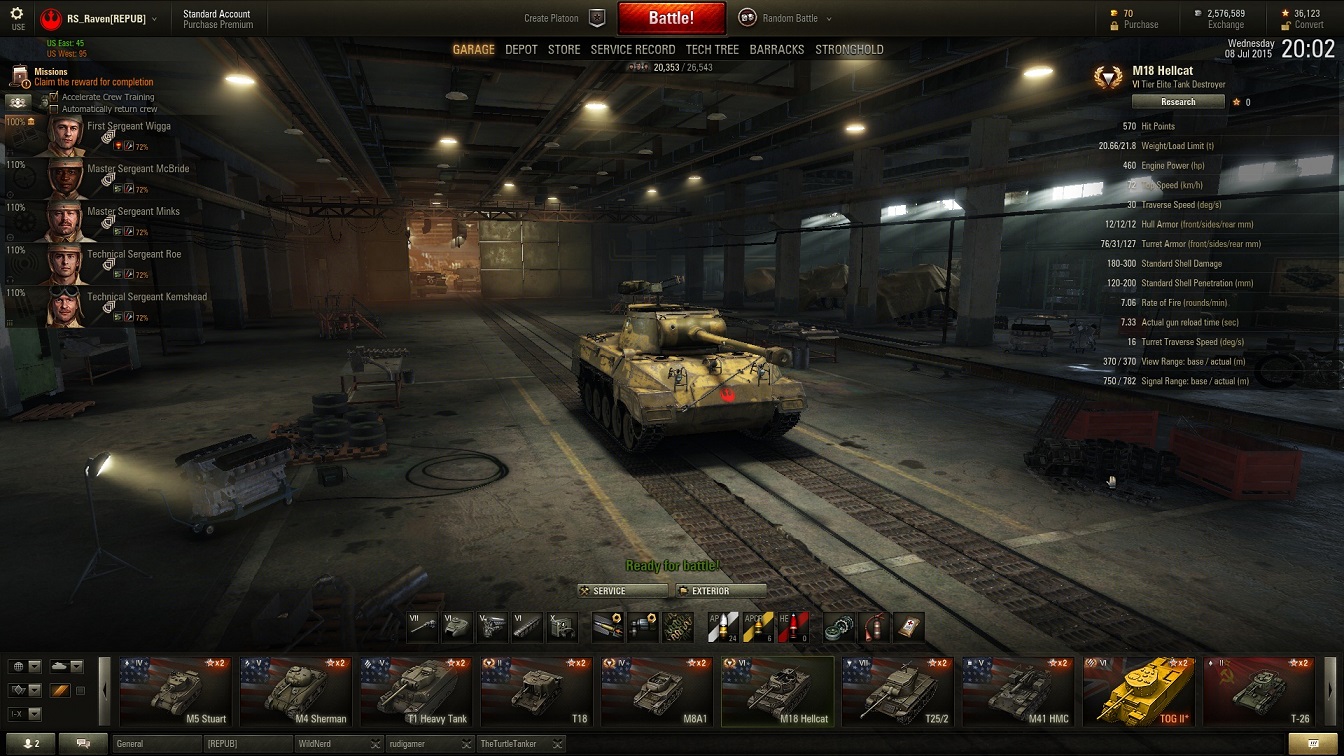
Task: Show the Tech Tree
Action: click(x=712, y=49)
